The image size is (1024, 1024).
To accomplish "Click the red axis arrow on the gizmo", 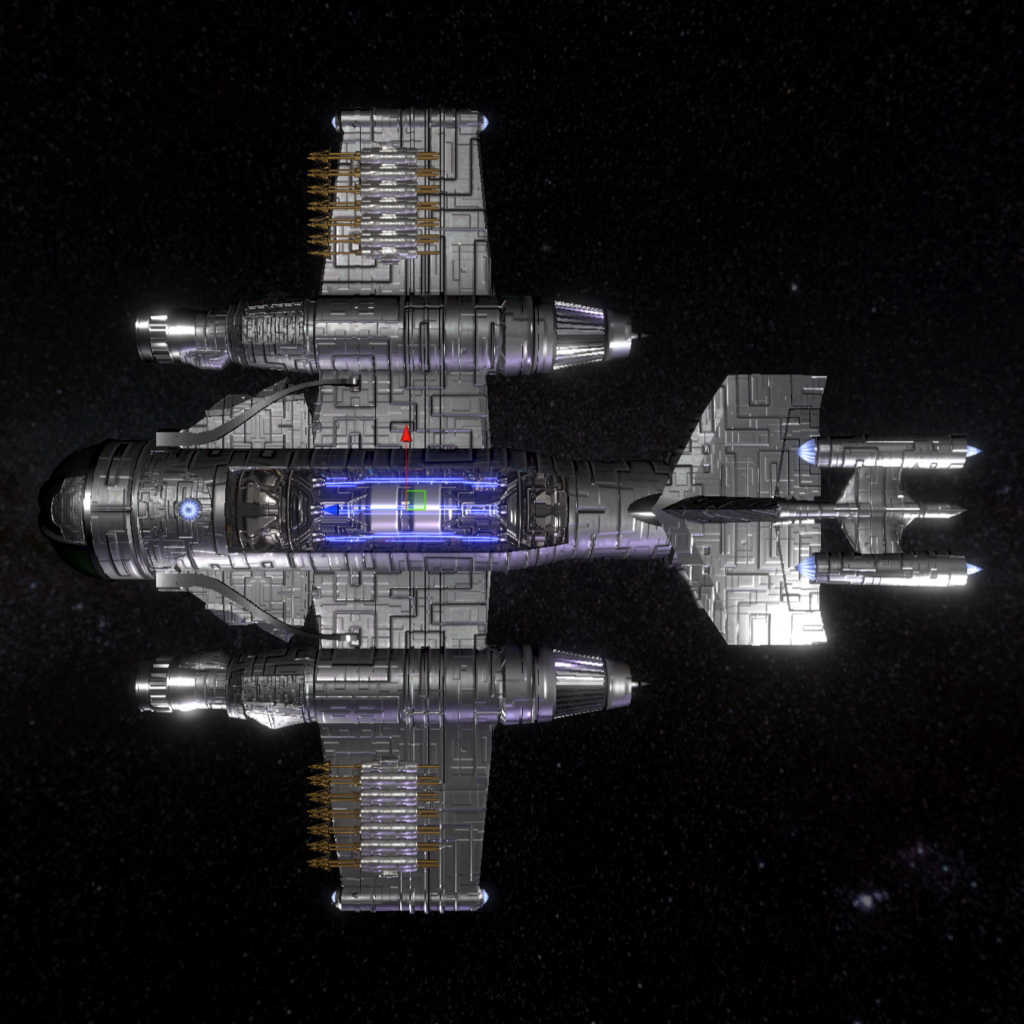I will click(406, 435).
